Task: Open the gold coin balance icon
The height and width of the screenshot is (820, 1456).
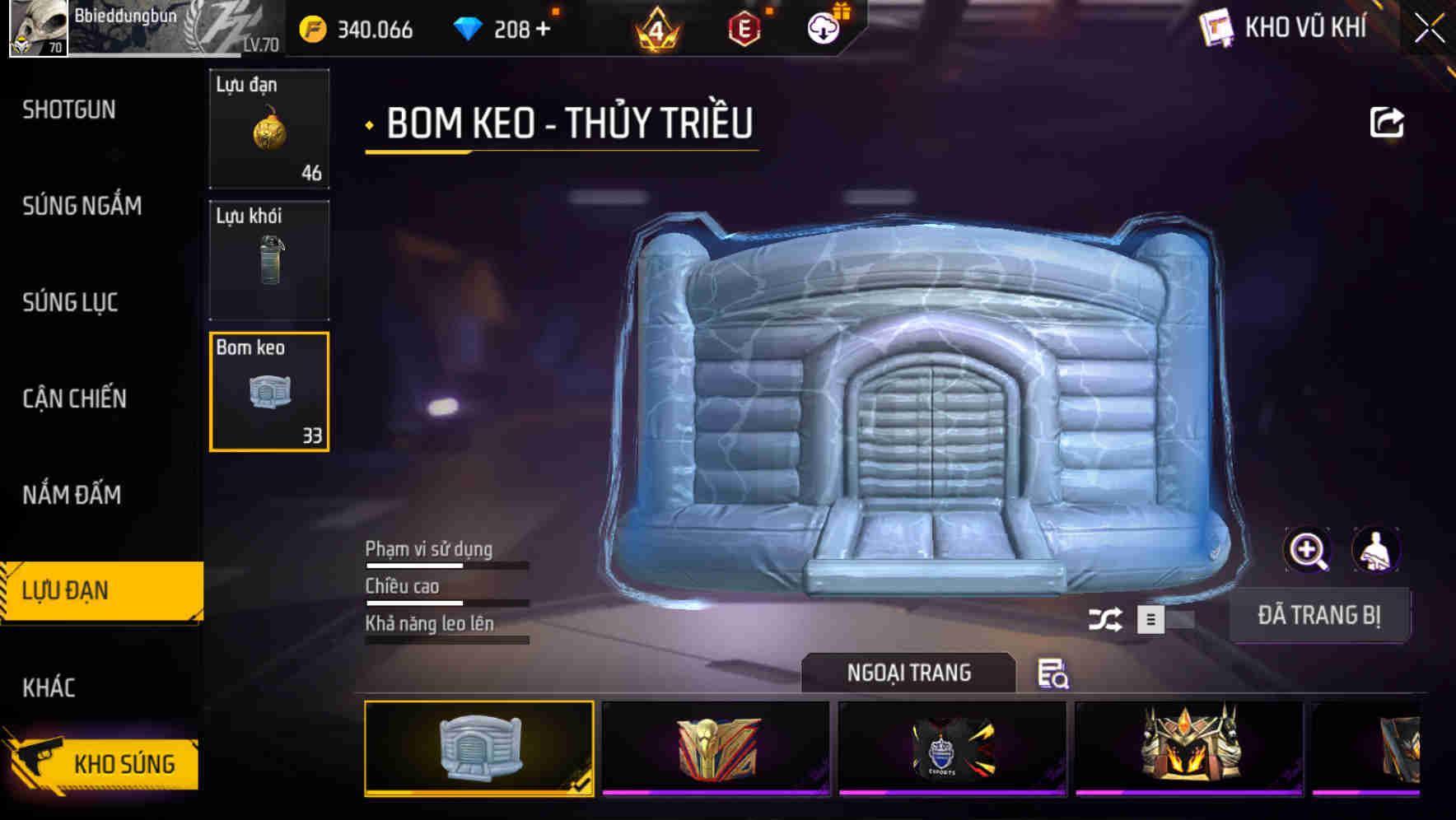Action: [312, 29]
